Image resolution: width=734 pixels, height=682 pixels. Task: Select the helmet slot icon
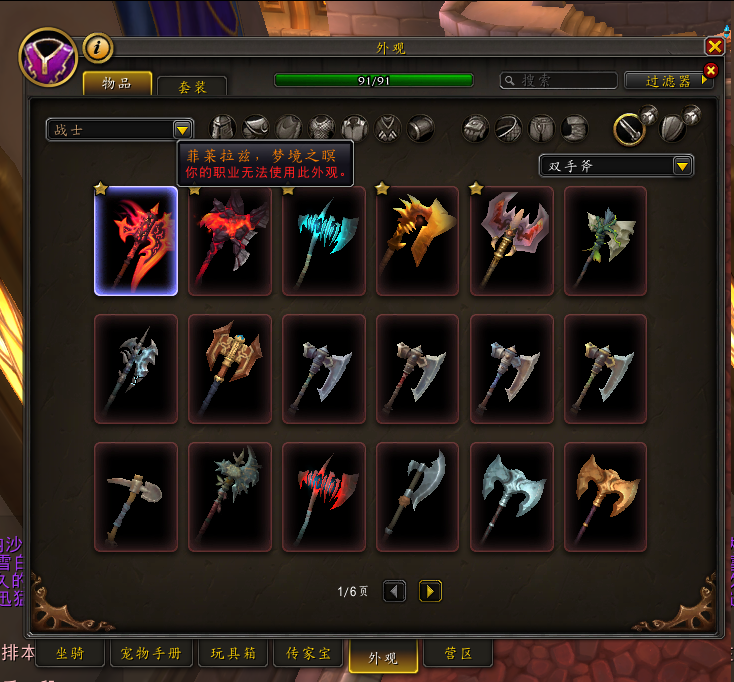223,128
